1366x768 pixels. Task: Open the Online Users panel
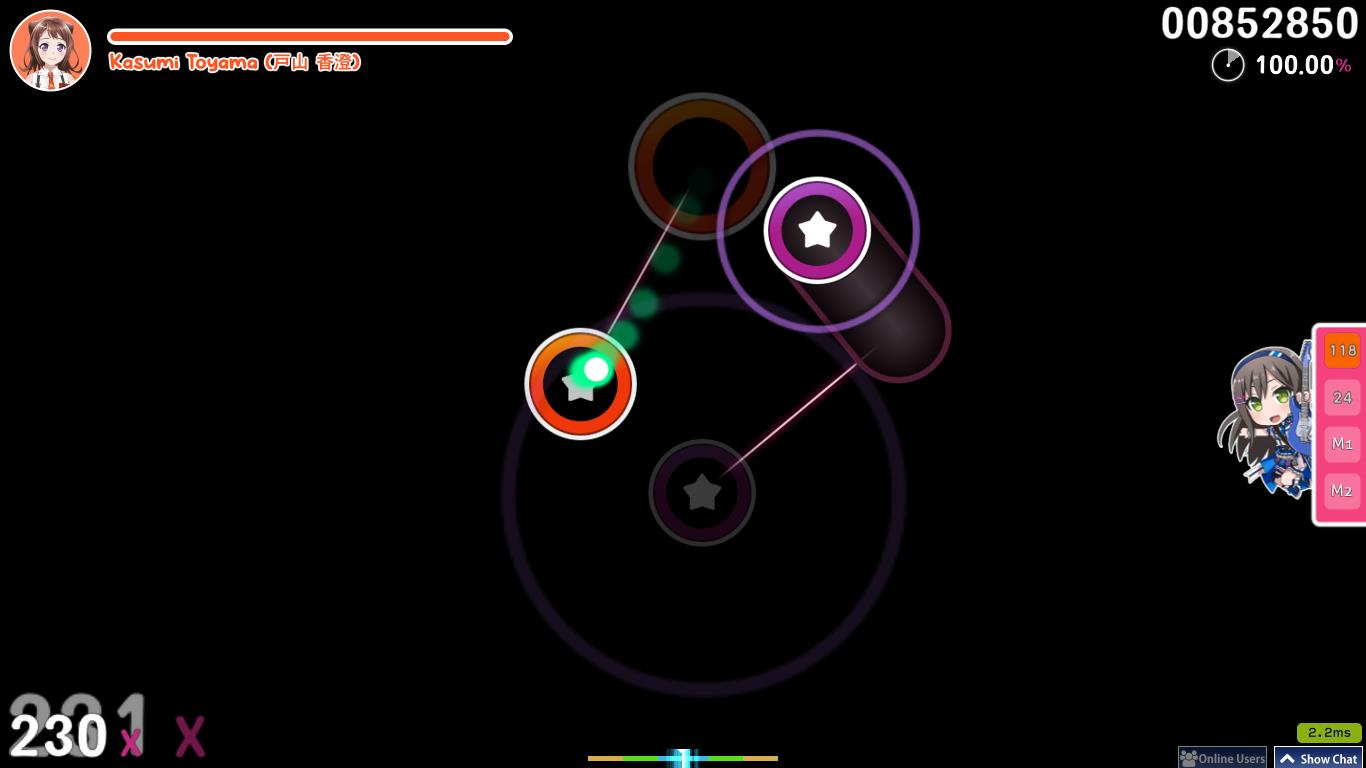tap(1221, 759)
